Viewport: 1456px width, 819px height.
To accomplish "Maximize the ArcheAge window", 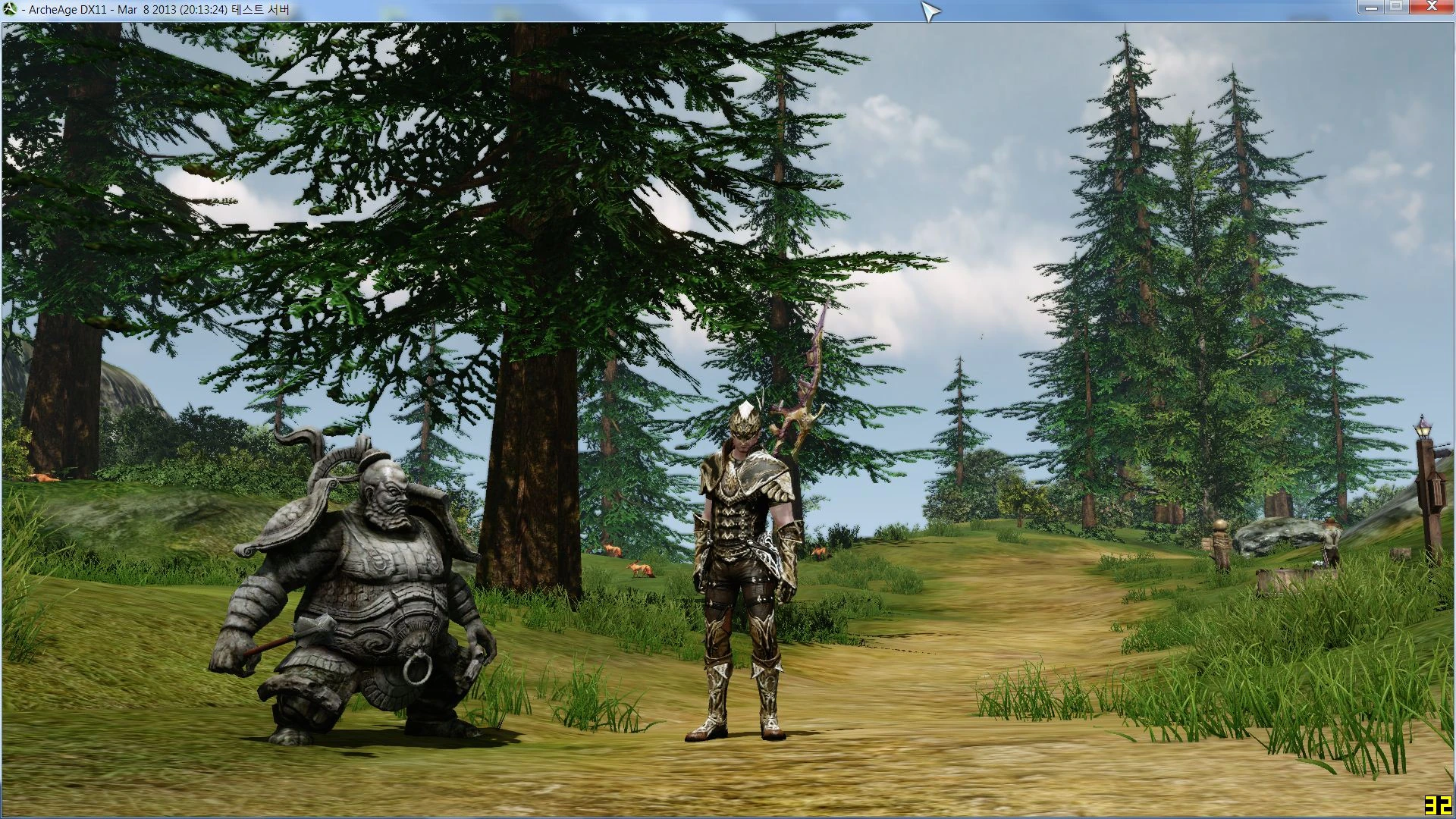I will [x=1396, y=8].
